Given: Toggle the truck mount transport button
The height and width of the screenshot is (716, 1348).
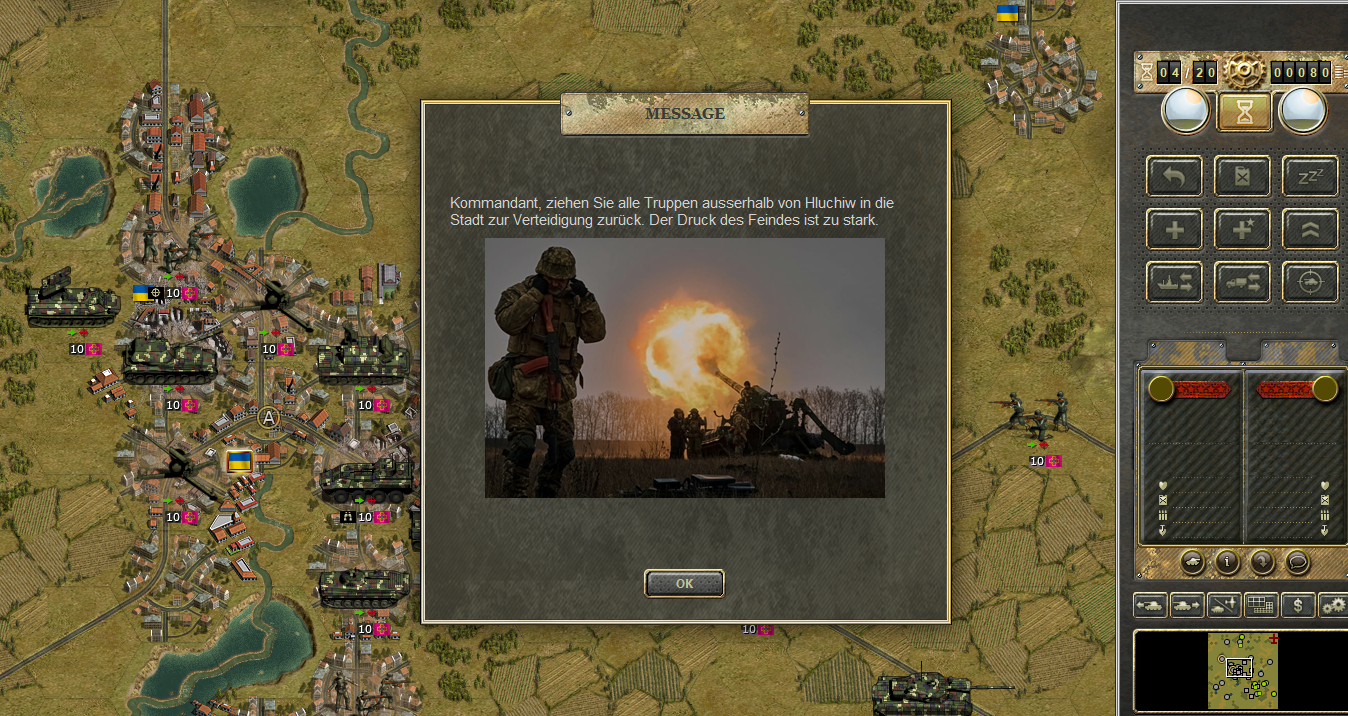Looking at the screenshot, I should (1242, 283).
